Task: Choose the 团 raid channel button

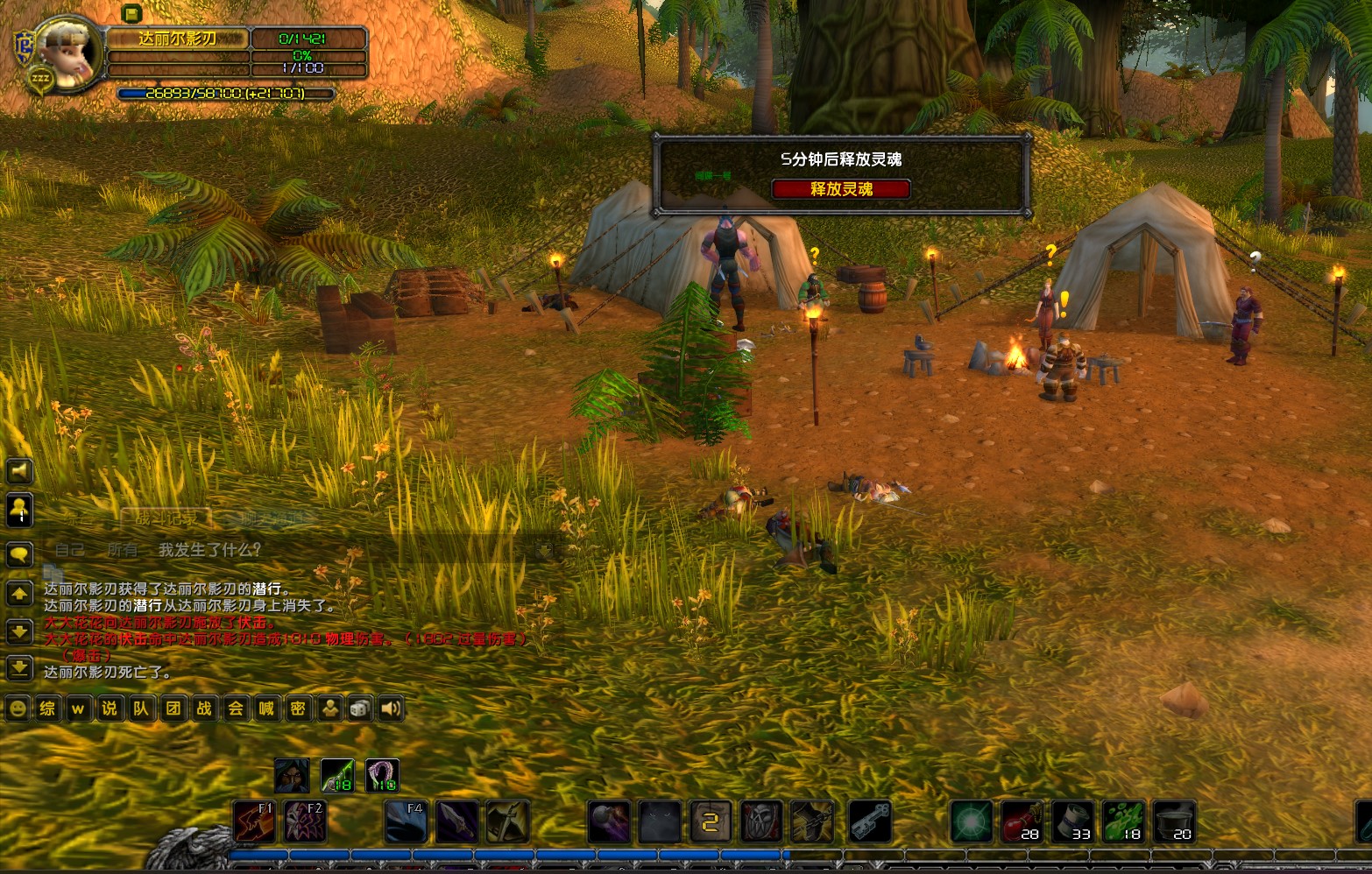Action: tap(173, 708)
